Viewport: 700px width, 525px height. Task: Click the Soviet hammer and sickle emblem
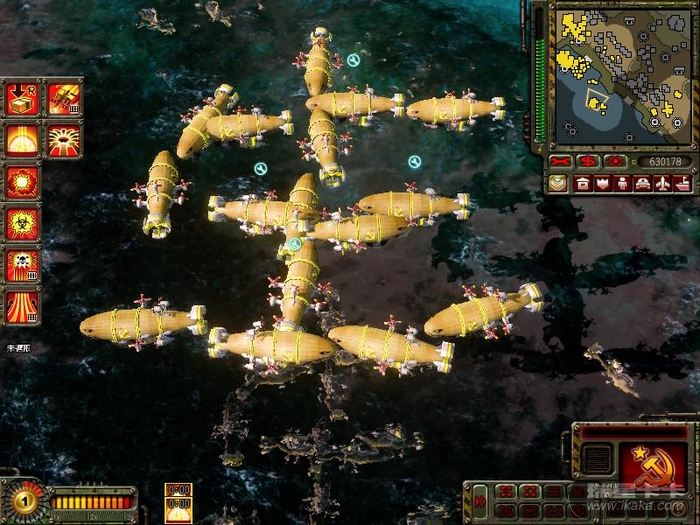pyautogui.click(x=648, y=465)
